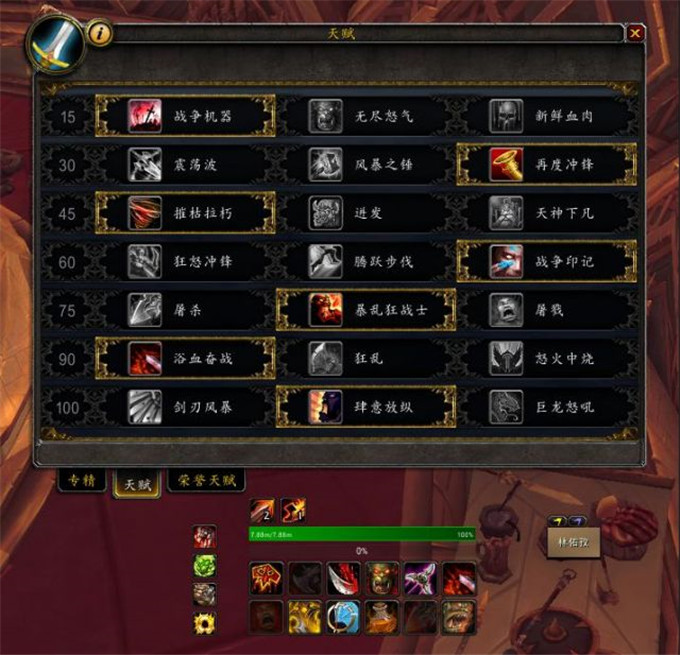
Task: Choose the 怒火中烧 talent
Action: tap(546, 358)
